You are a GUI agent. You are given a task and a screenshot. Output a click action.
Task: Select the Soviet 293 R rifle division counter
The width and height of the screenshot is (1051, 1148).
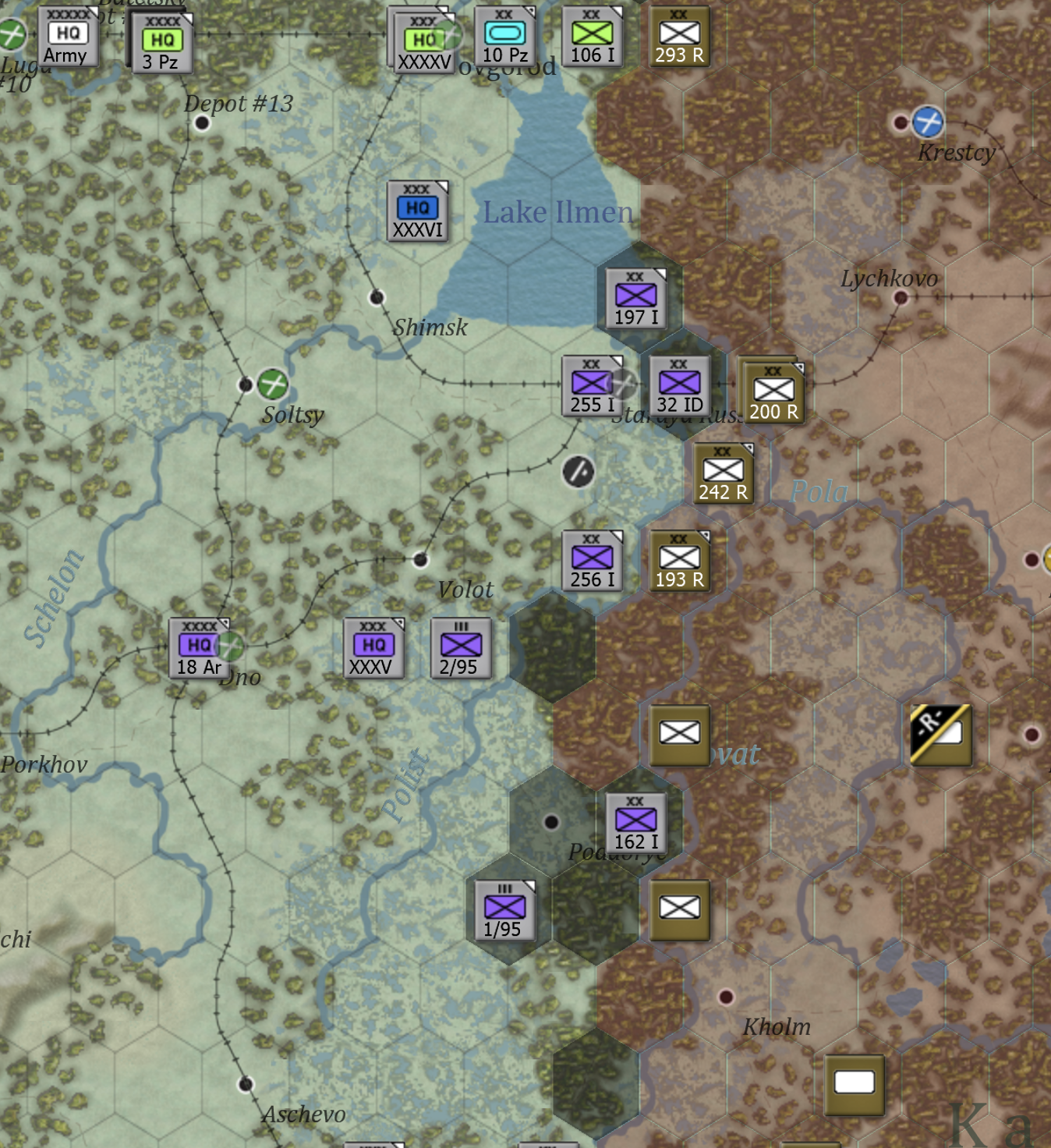(x=681, y=34)
